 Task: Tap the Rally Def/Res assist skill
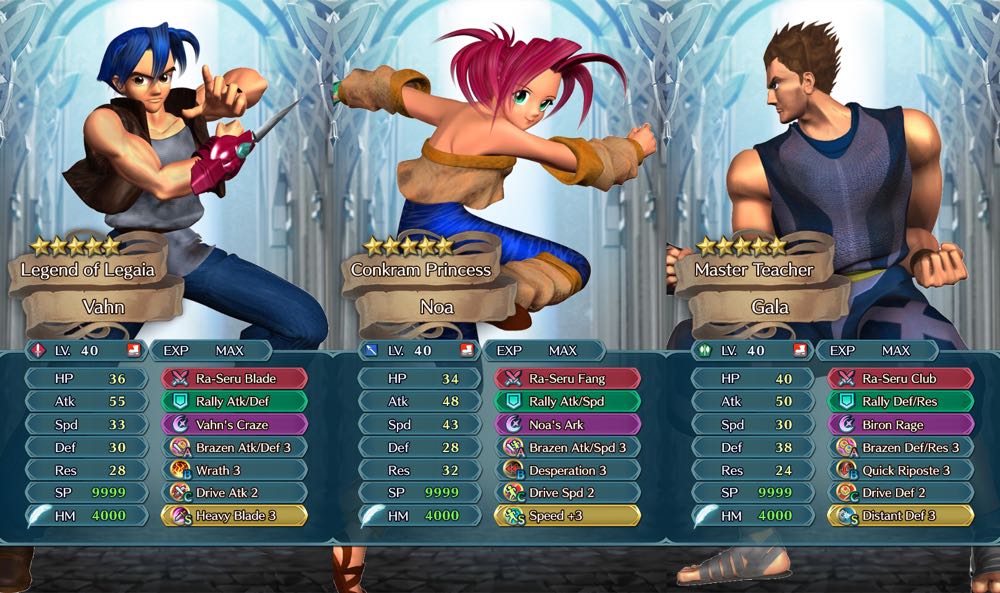pyautogui.click(x=901, y=402)
